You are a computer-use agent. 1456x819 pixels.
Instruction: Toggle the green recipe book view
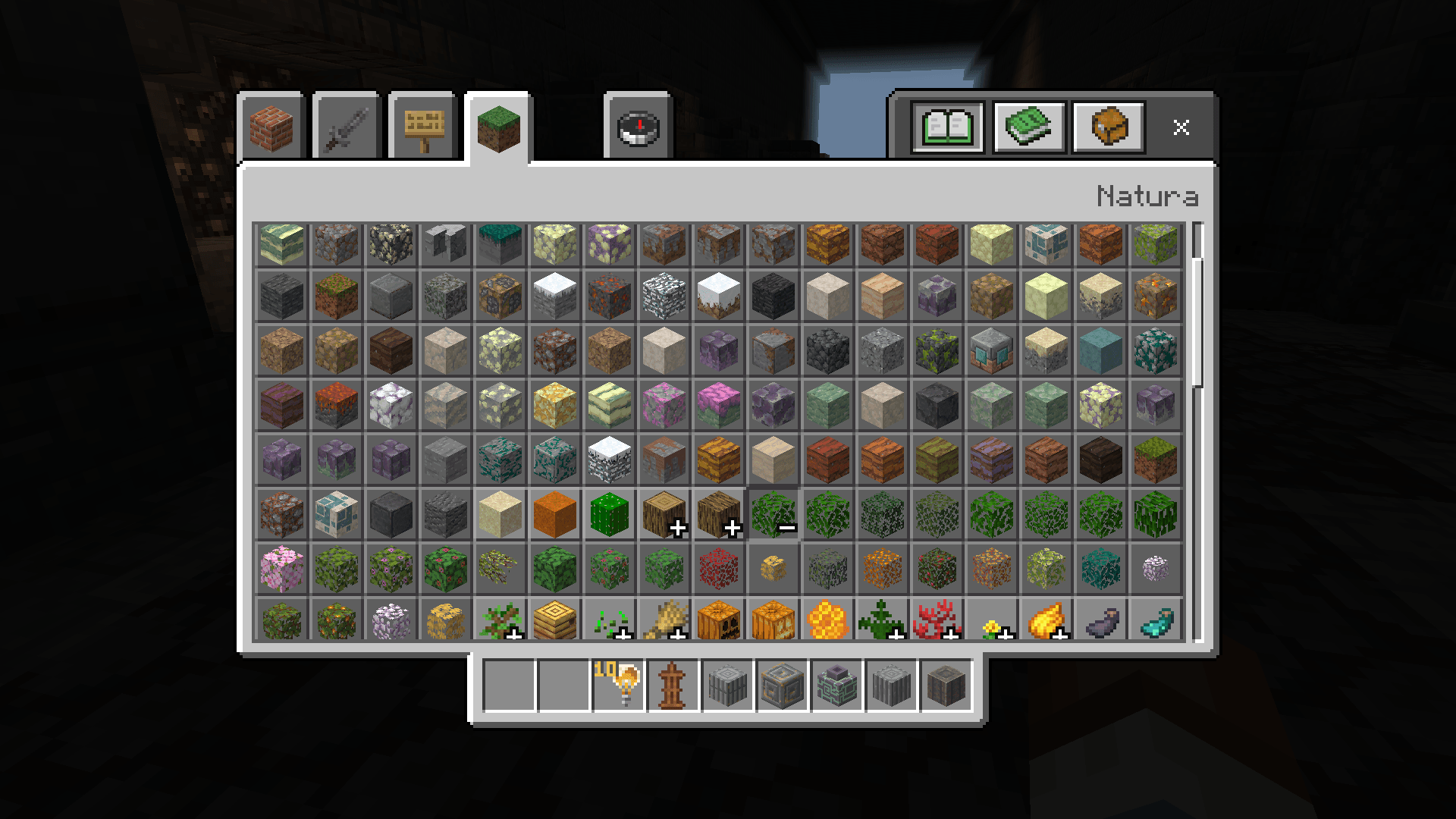(x=1028, y=126)
